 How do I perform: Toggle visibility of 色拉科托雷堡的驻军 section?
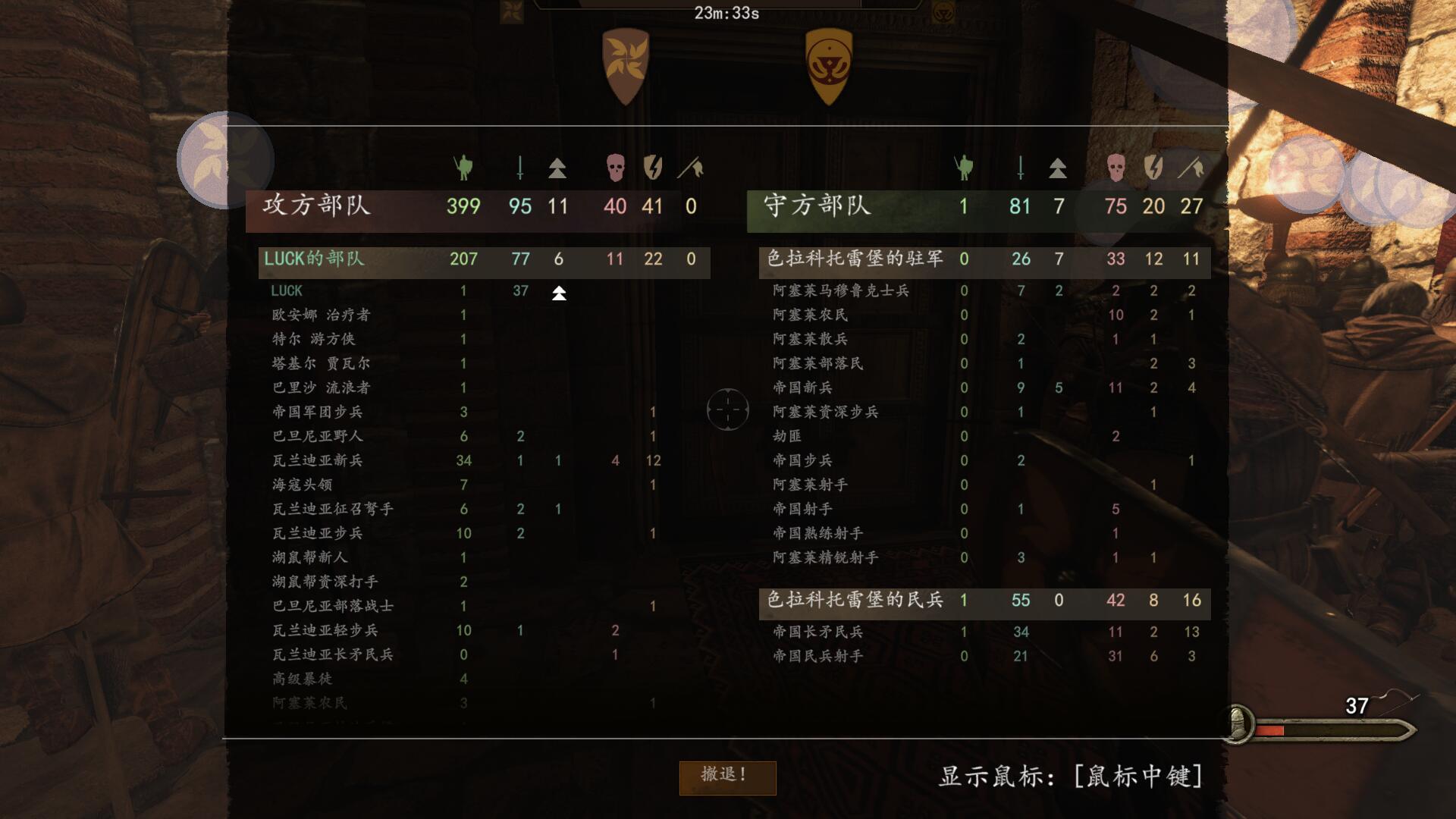pos(855,259)
